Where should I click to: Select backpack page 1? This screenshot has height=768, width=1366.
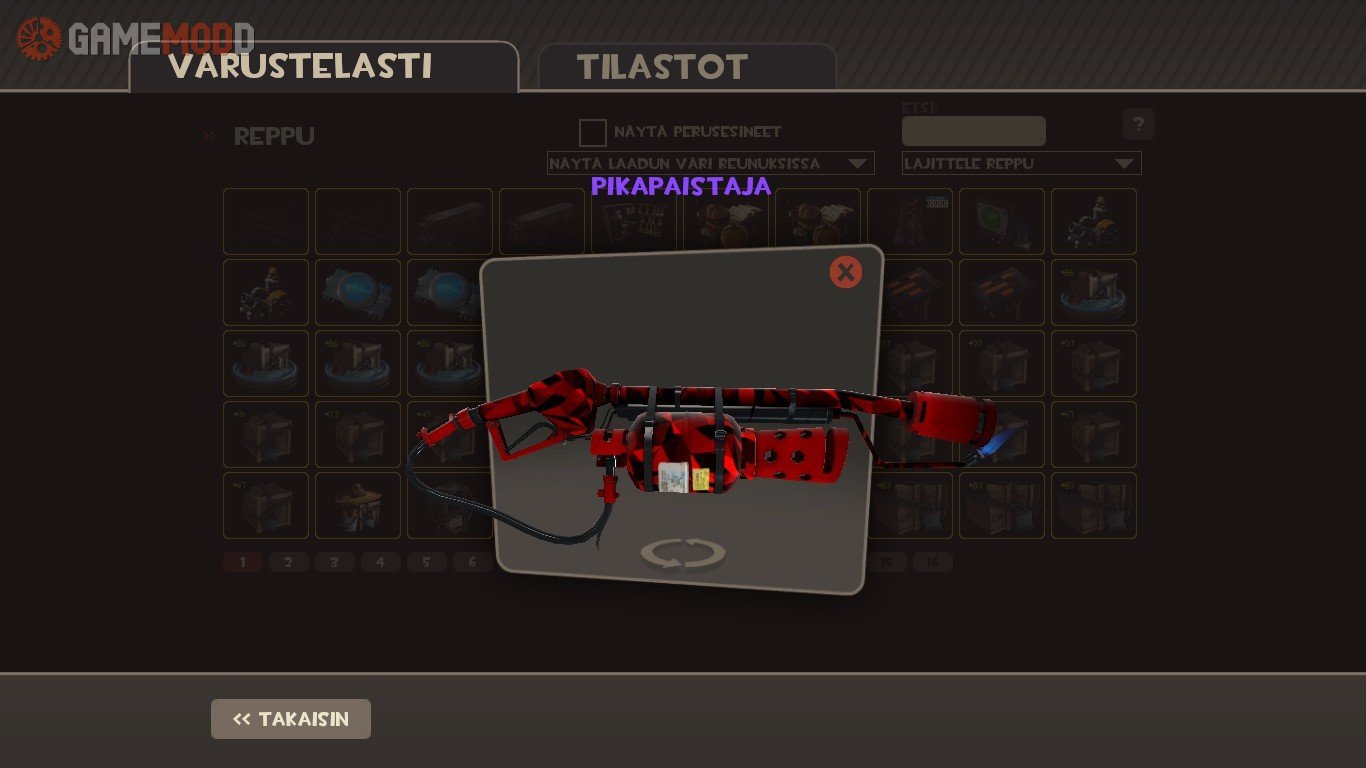coord(242,562)
